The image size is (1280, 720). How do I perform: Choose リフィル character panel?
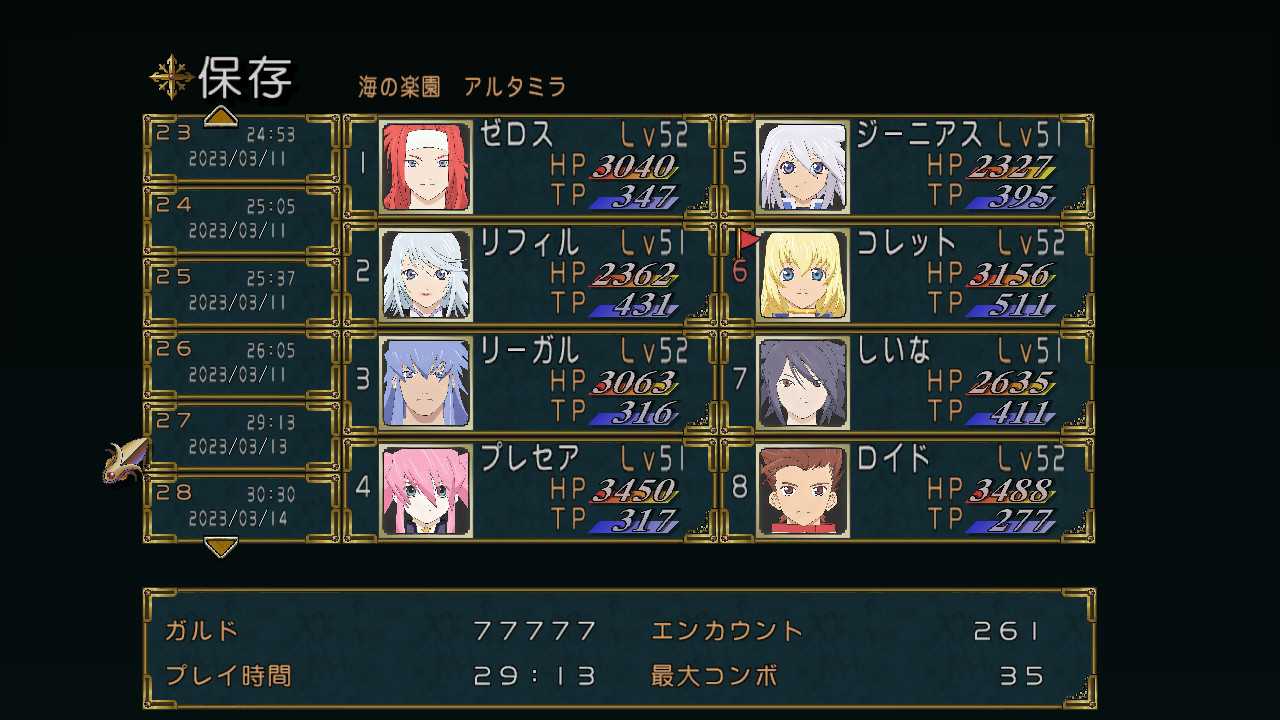[530, 274]
